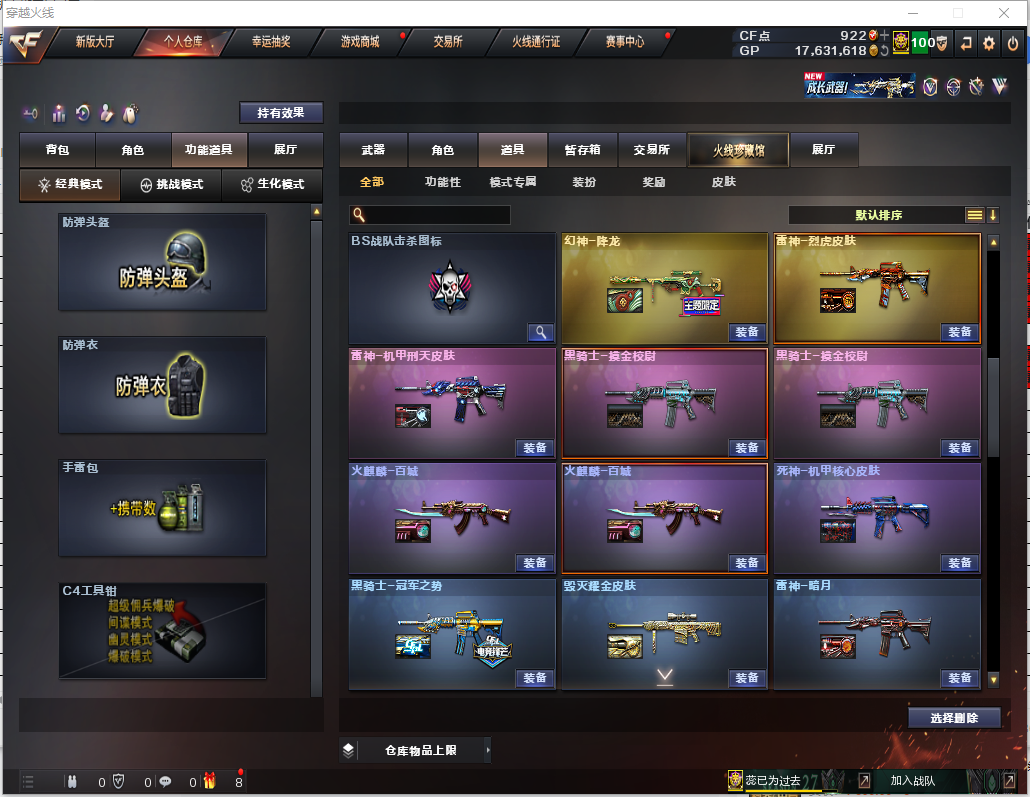
Task: Open the 游戏商城 game shop
Action: [x=360, y=42]
